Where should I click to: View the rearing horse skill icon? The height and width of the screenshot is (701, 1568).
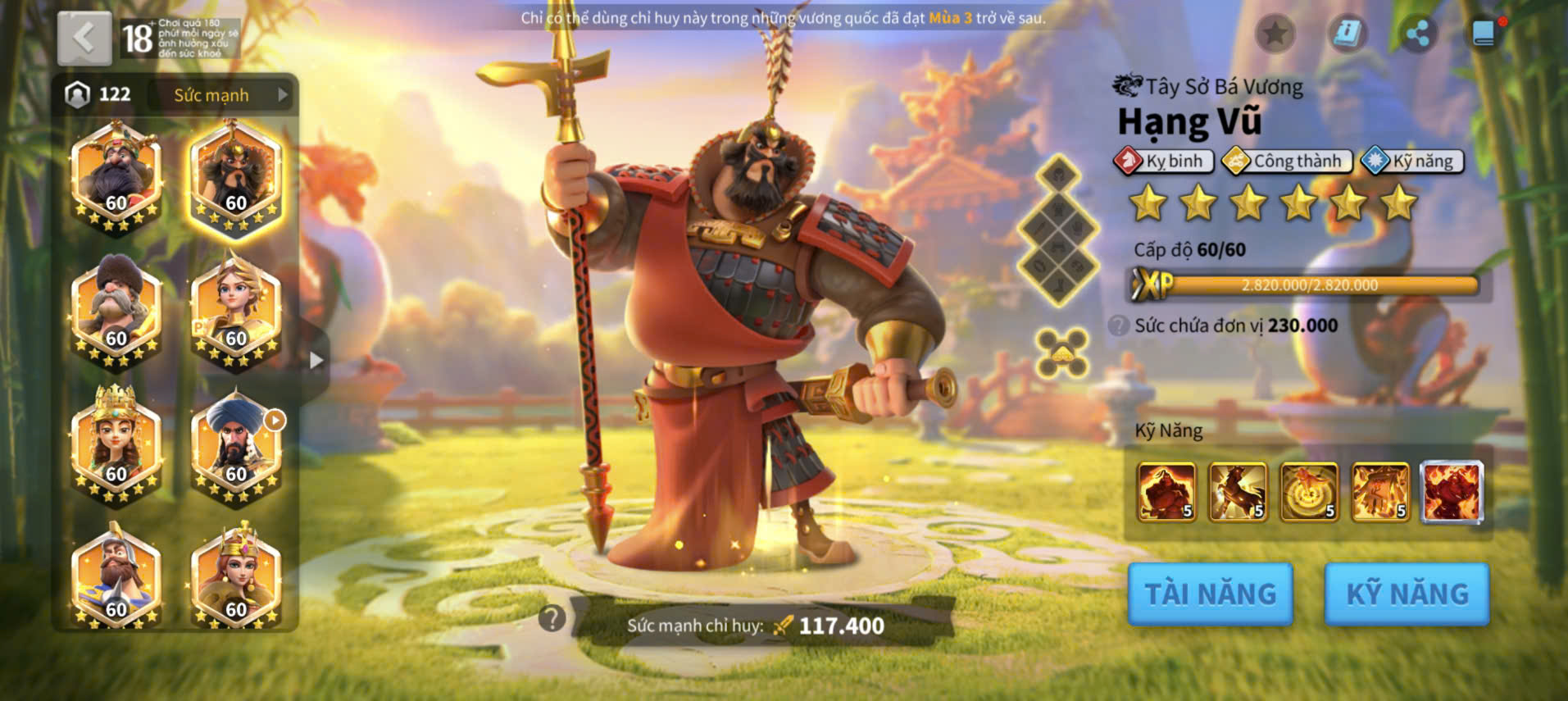[1238, 492]
